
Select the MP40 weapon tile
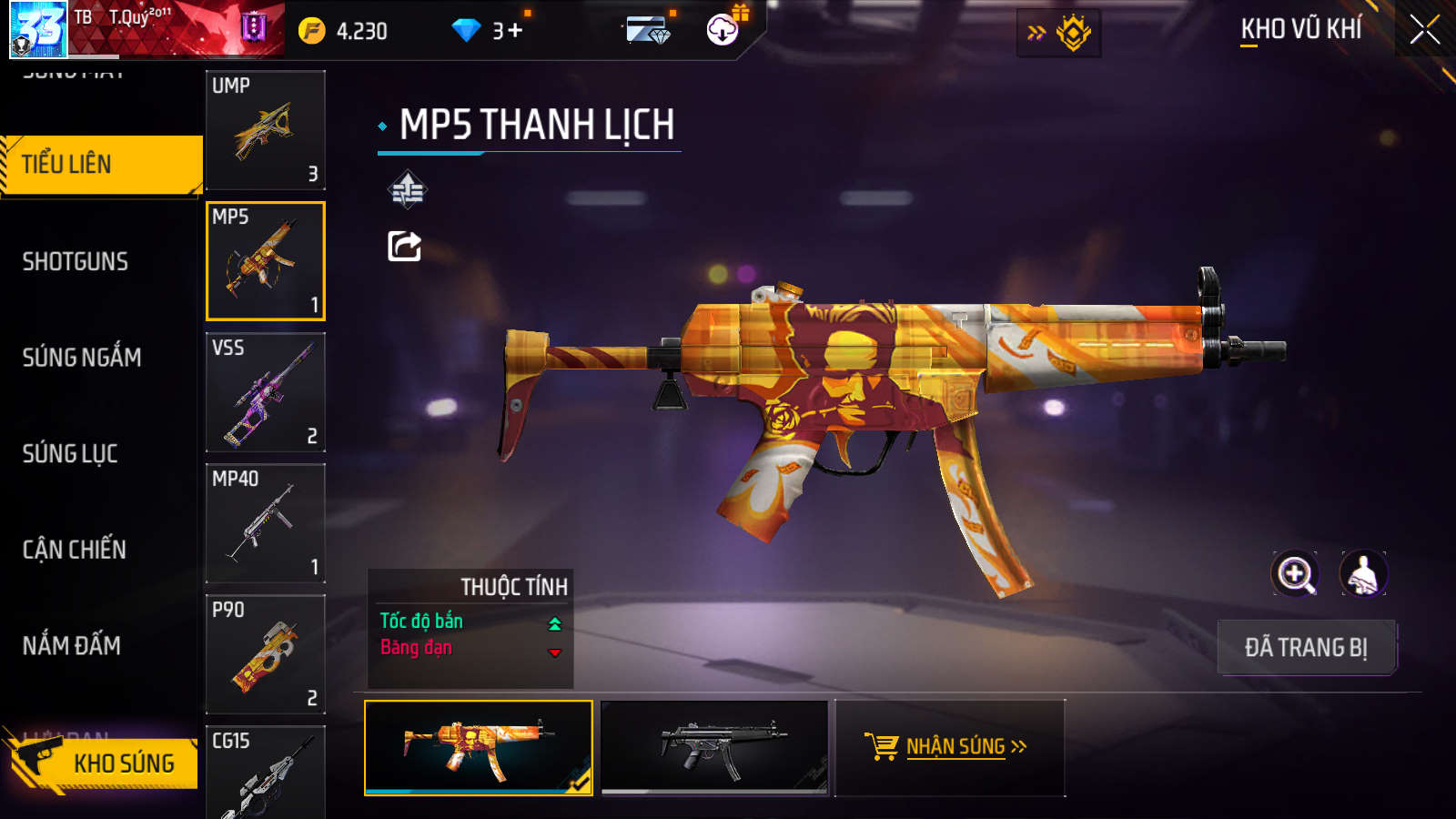click(x=266, y=523)
